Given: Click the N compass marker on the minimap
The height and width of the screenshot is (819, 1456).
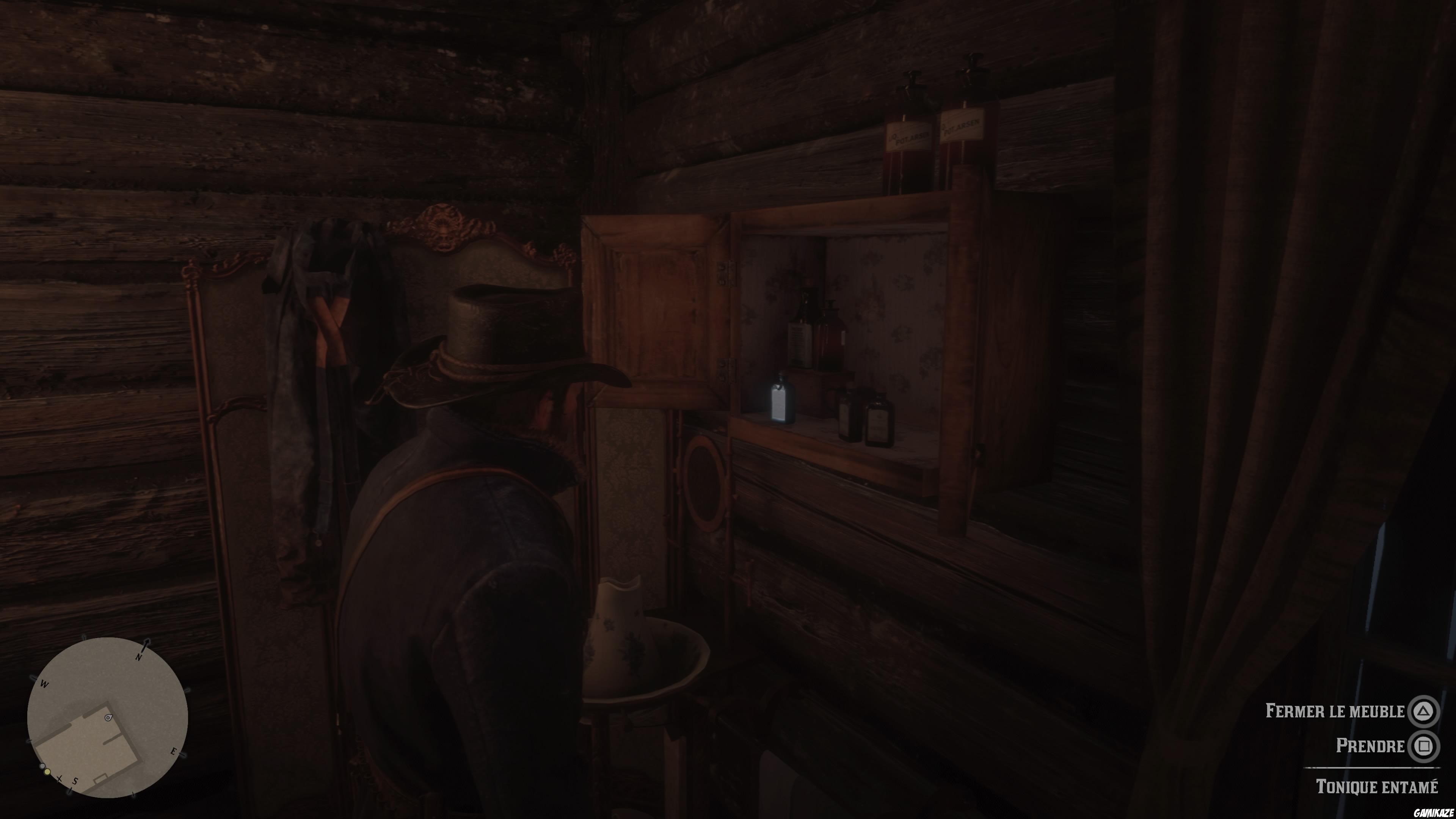Looking at the screenshot, I should point(140,657).
